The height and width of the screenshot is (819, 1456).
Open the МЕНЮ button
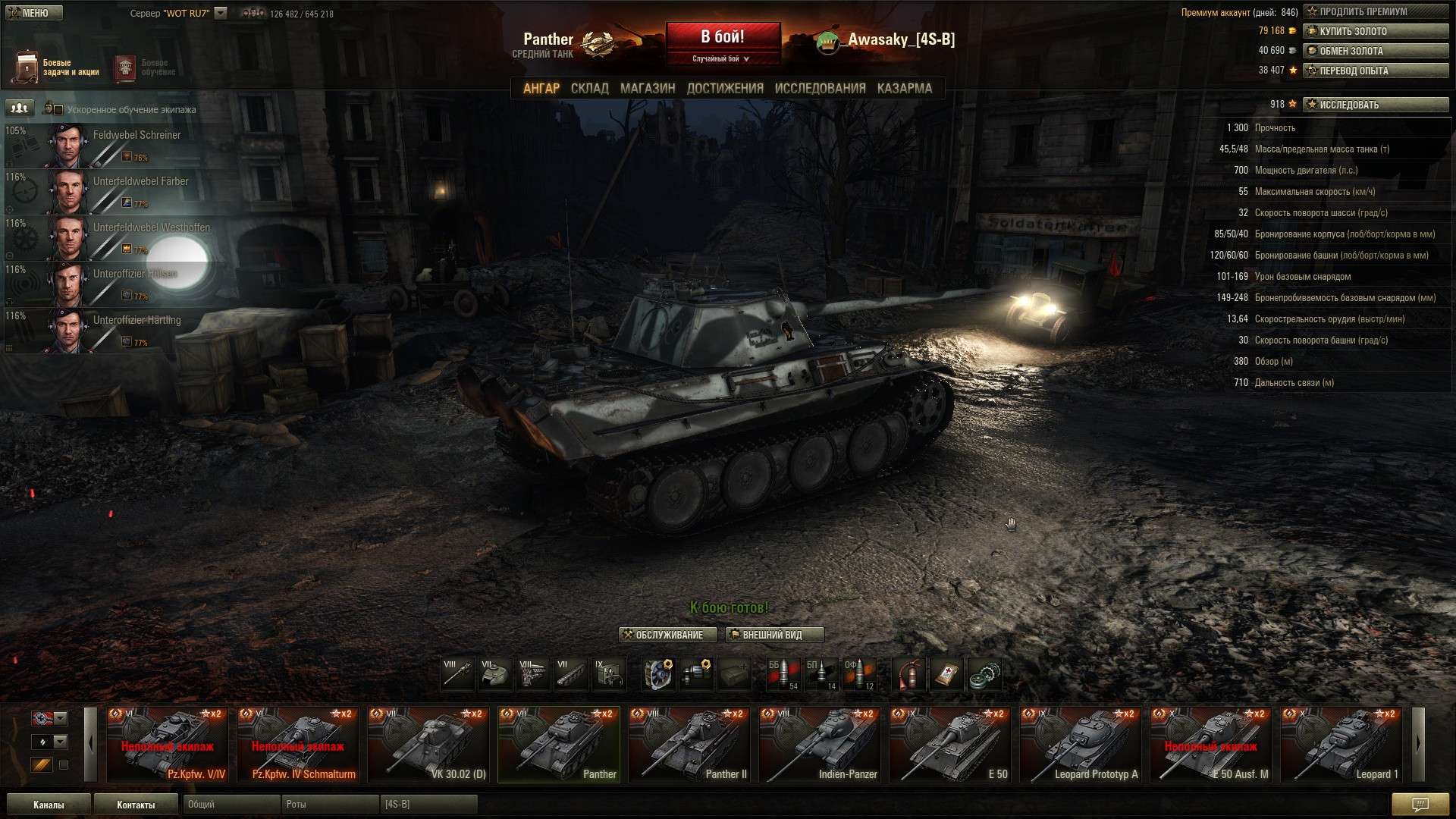coord(34,13)
